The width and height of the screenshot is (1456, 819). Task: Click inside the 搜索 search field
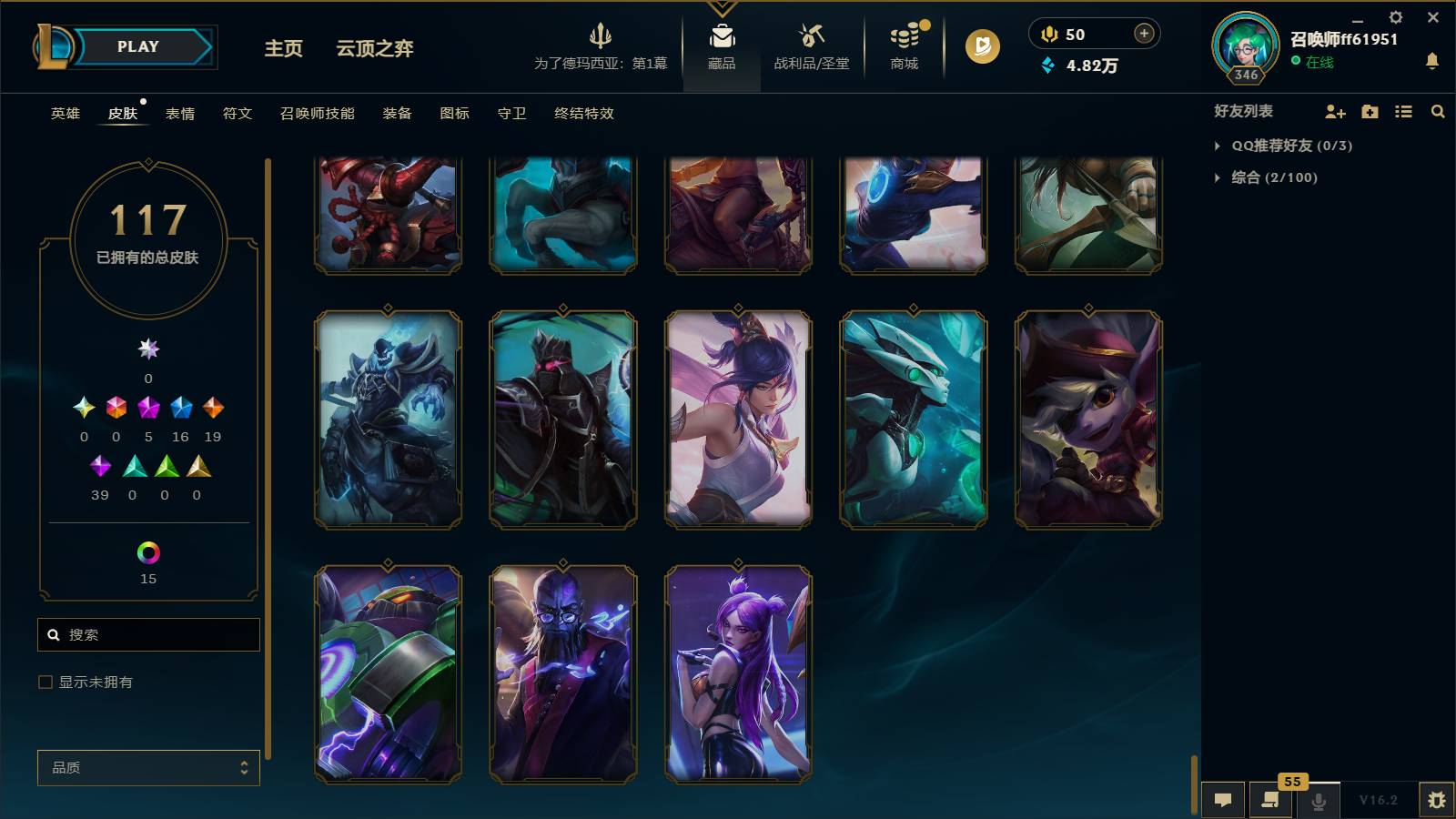tap(148, 634)
